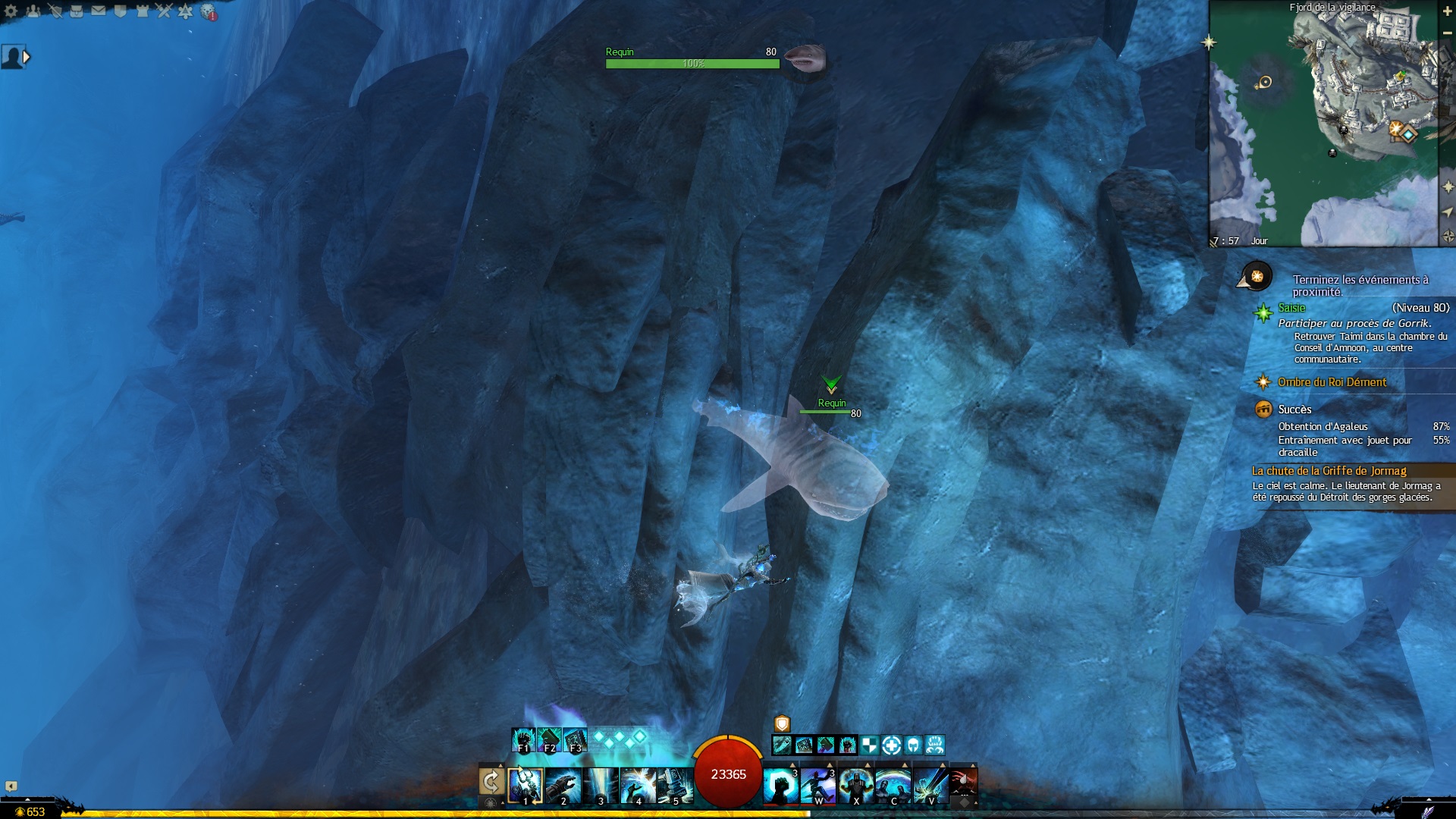Use the healing skill with raised fist
The height and width of the screenshot is (819, 1456).
coord(780,786)
